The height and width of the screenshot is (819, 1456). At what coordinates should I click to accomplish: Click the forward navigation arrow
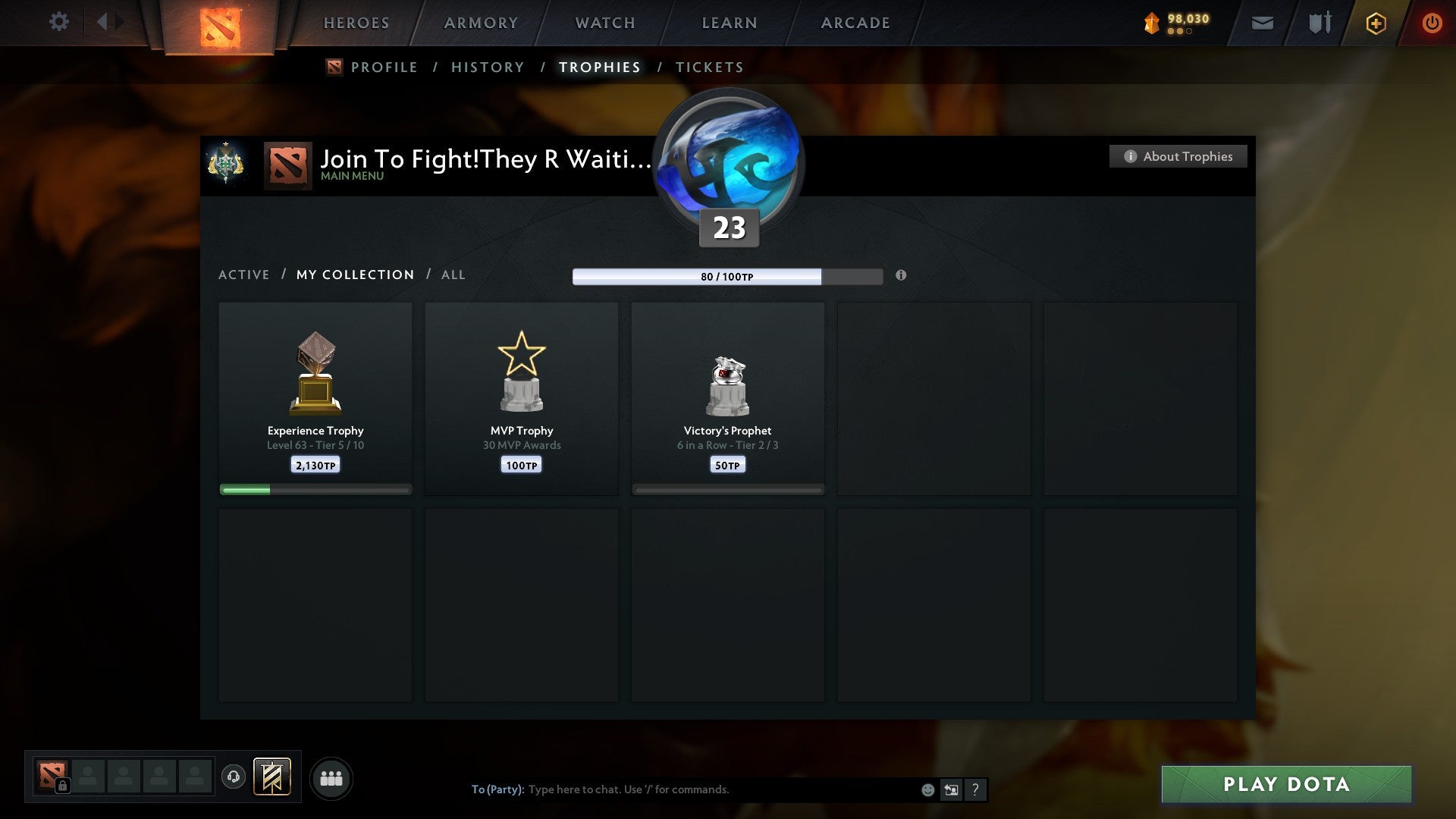120,22
